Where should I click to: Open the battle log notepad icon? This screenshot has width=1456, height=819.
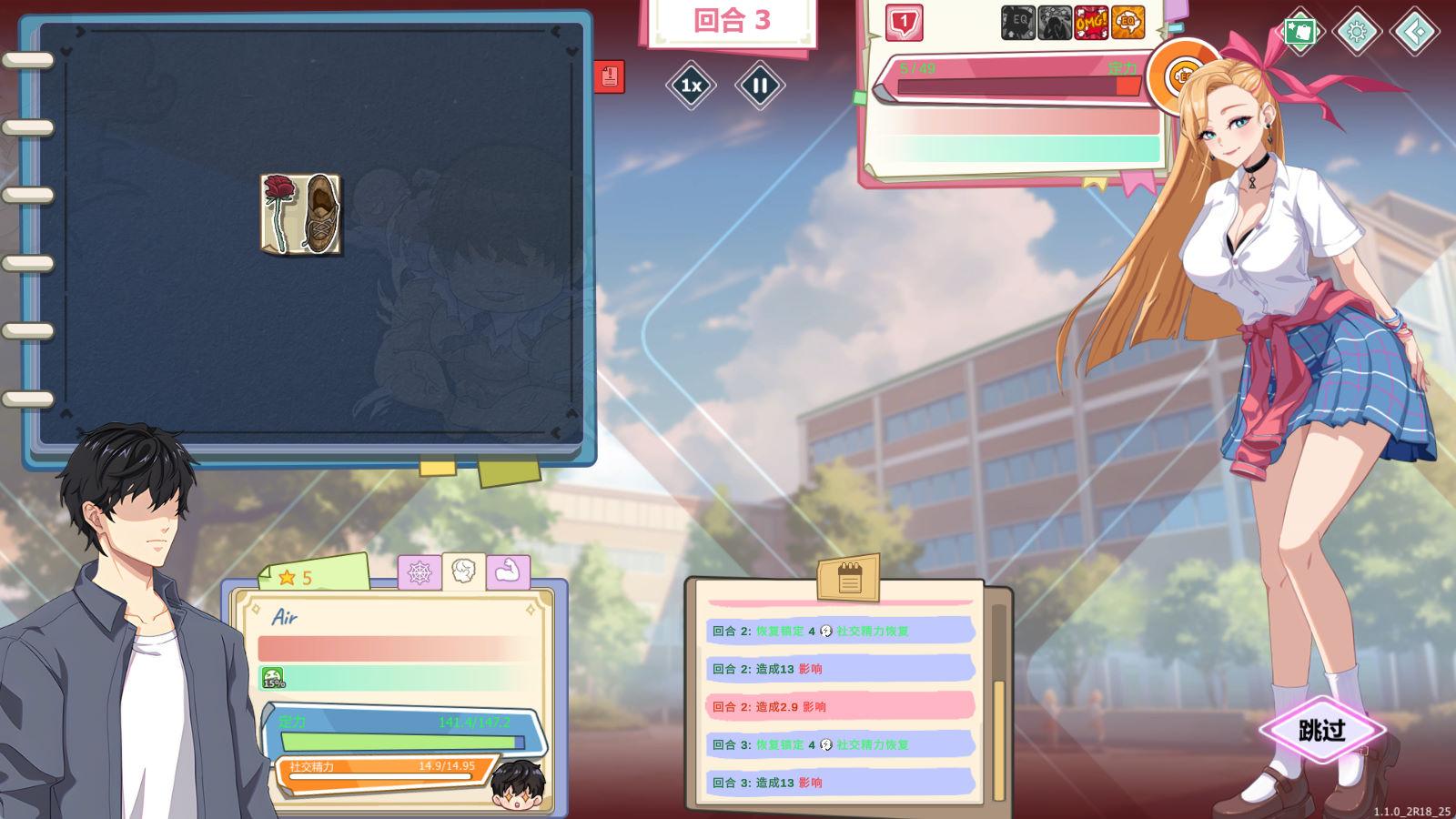[848, 577]
